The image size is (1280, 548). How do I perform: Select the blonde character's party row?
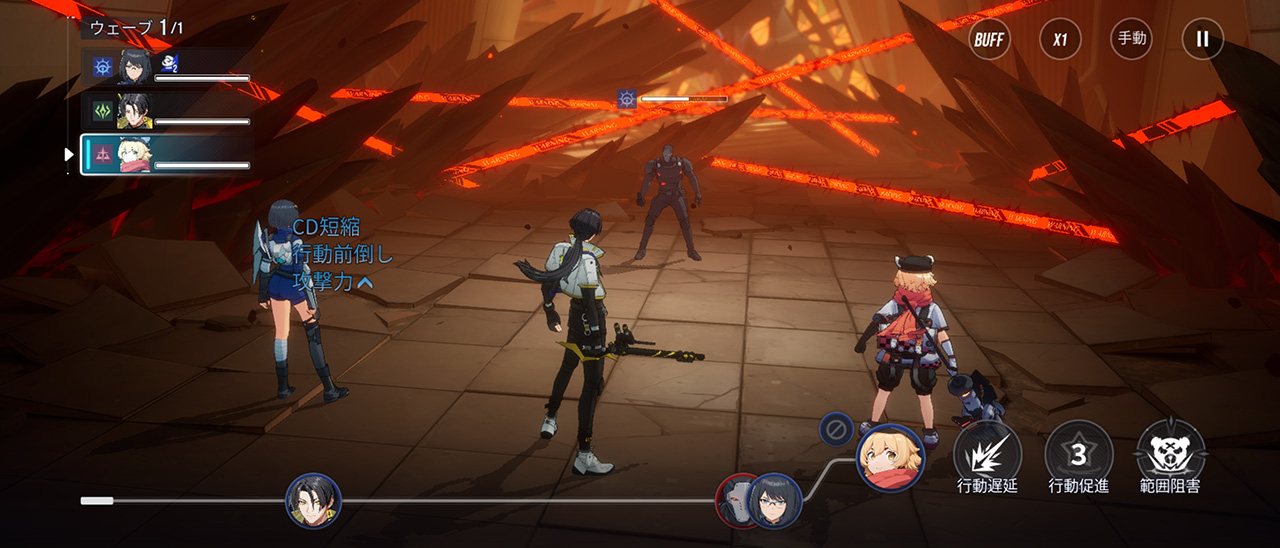[166, 154]
